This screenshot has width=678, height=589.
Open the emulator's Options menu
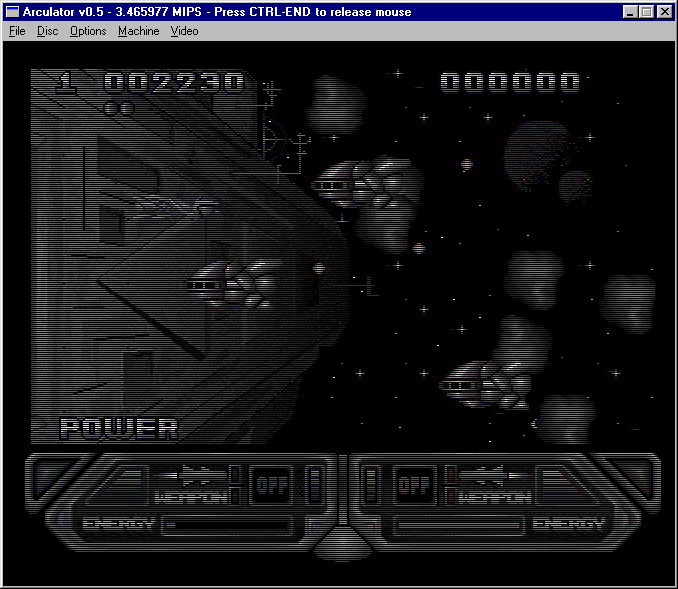(88, 31)
